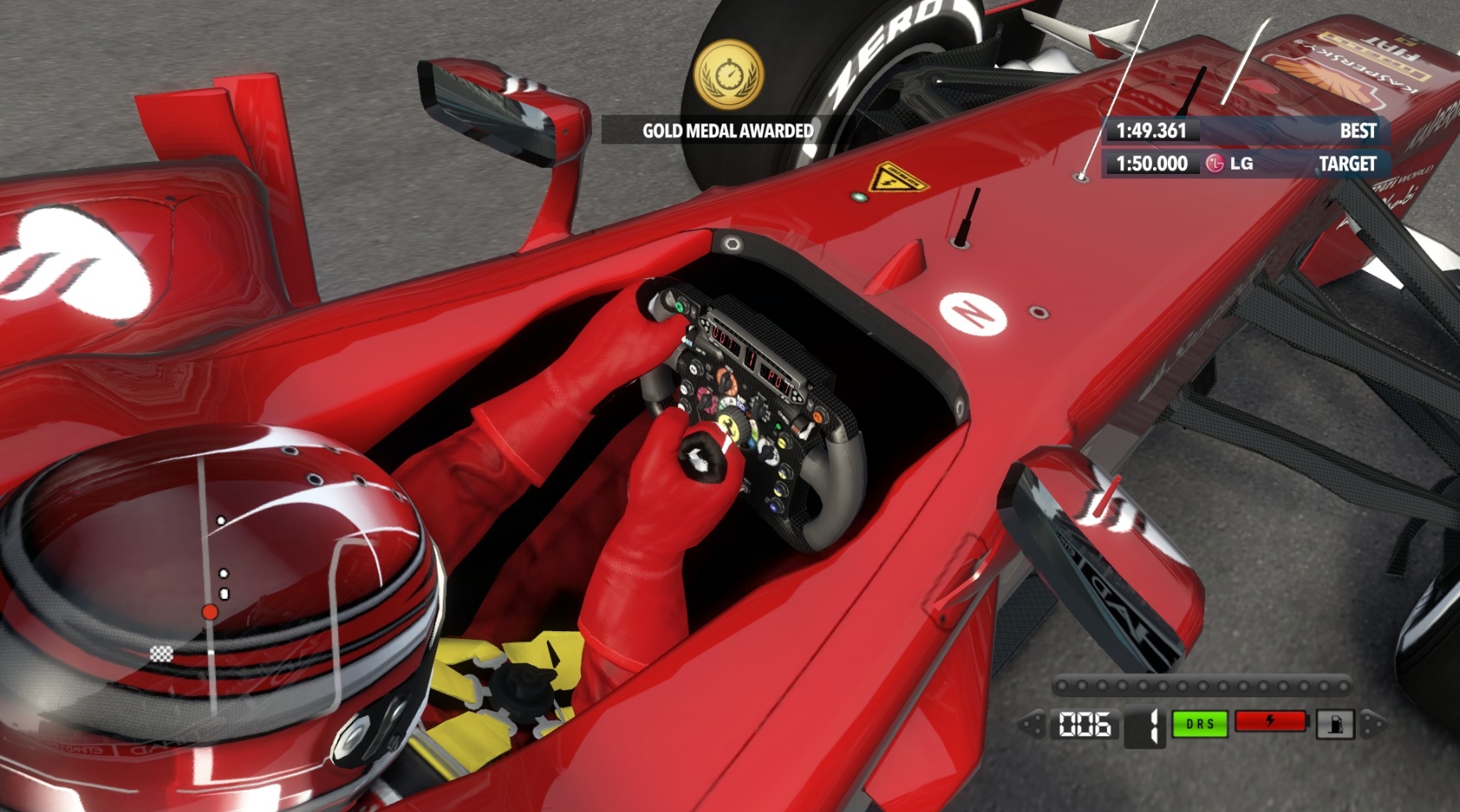Select the red KERS lightning battery icon

click(1270, 722)
